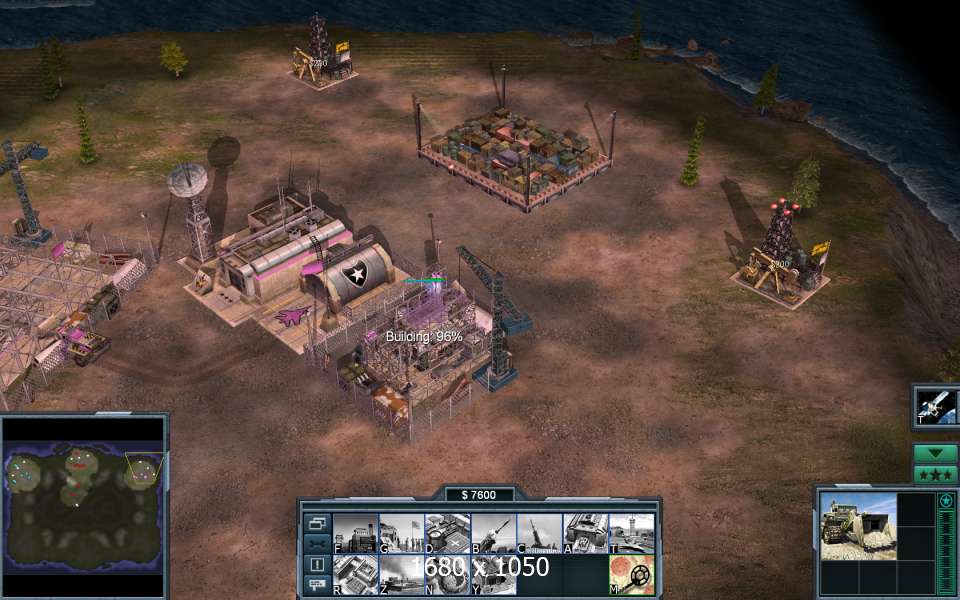Click the bulldozer unit portrait
The image size is (960, 600).
(x=858, y=525)
